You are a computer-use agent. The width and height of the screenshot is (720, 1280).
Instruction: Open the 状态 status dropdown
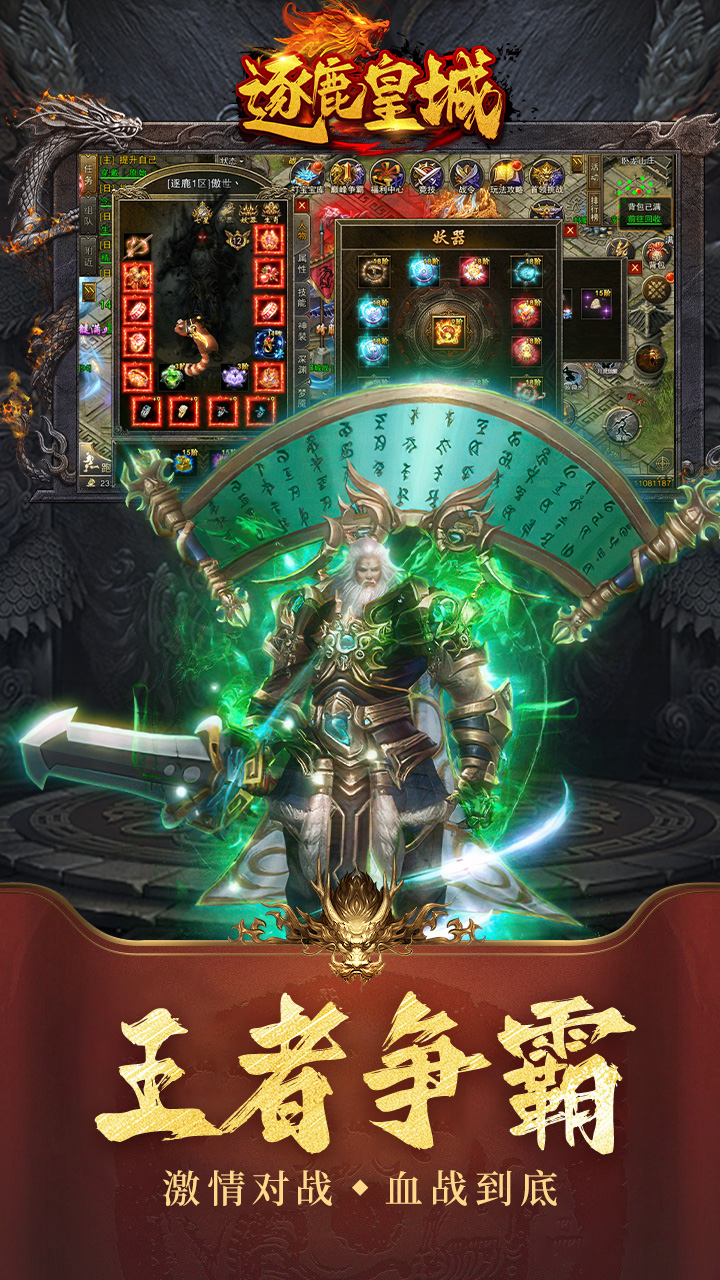tap(232, 160)
